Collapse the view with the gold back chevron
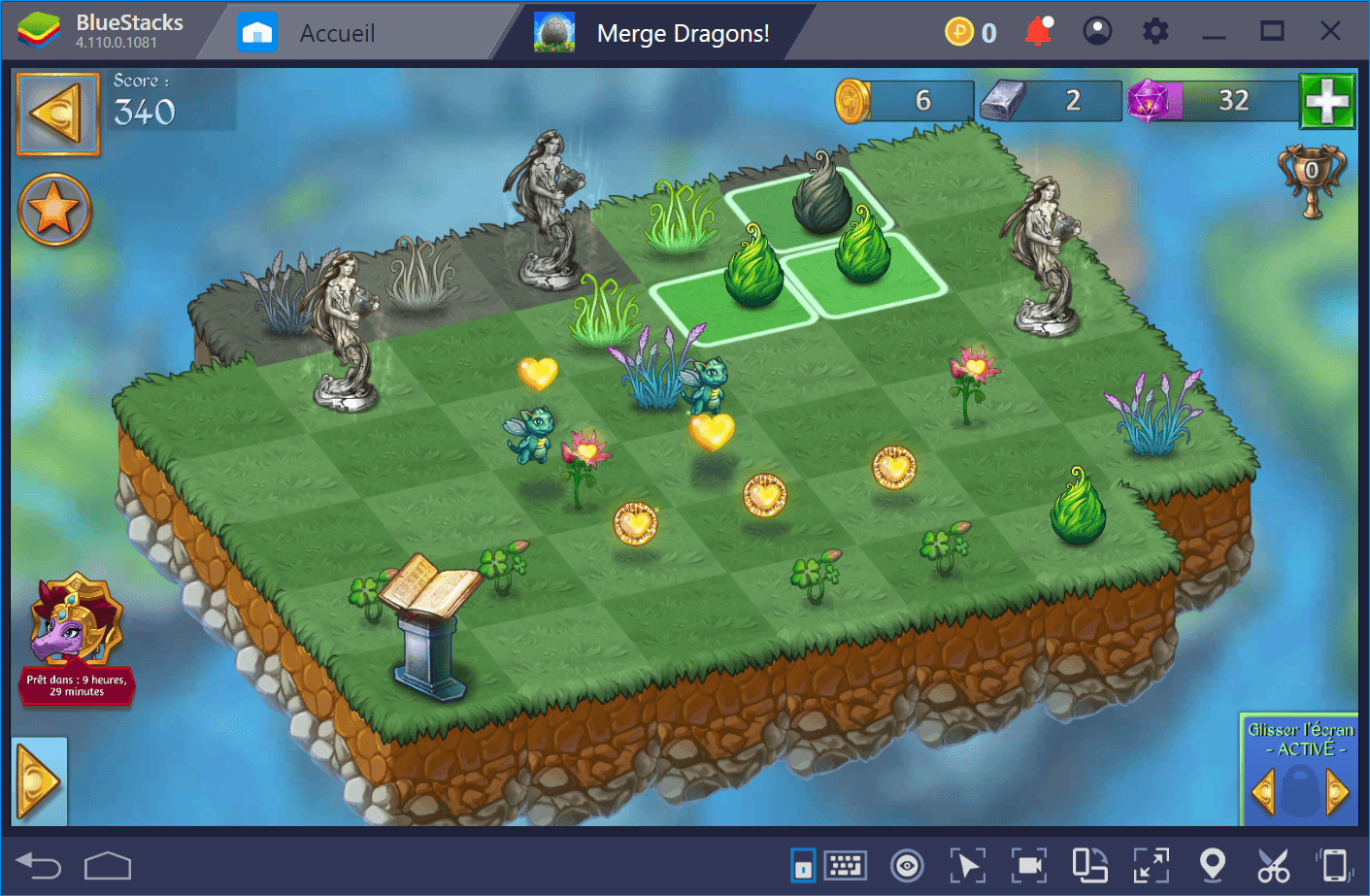This screenshot has height=896, width=1370. (x=56, y=116)
